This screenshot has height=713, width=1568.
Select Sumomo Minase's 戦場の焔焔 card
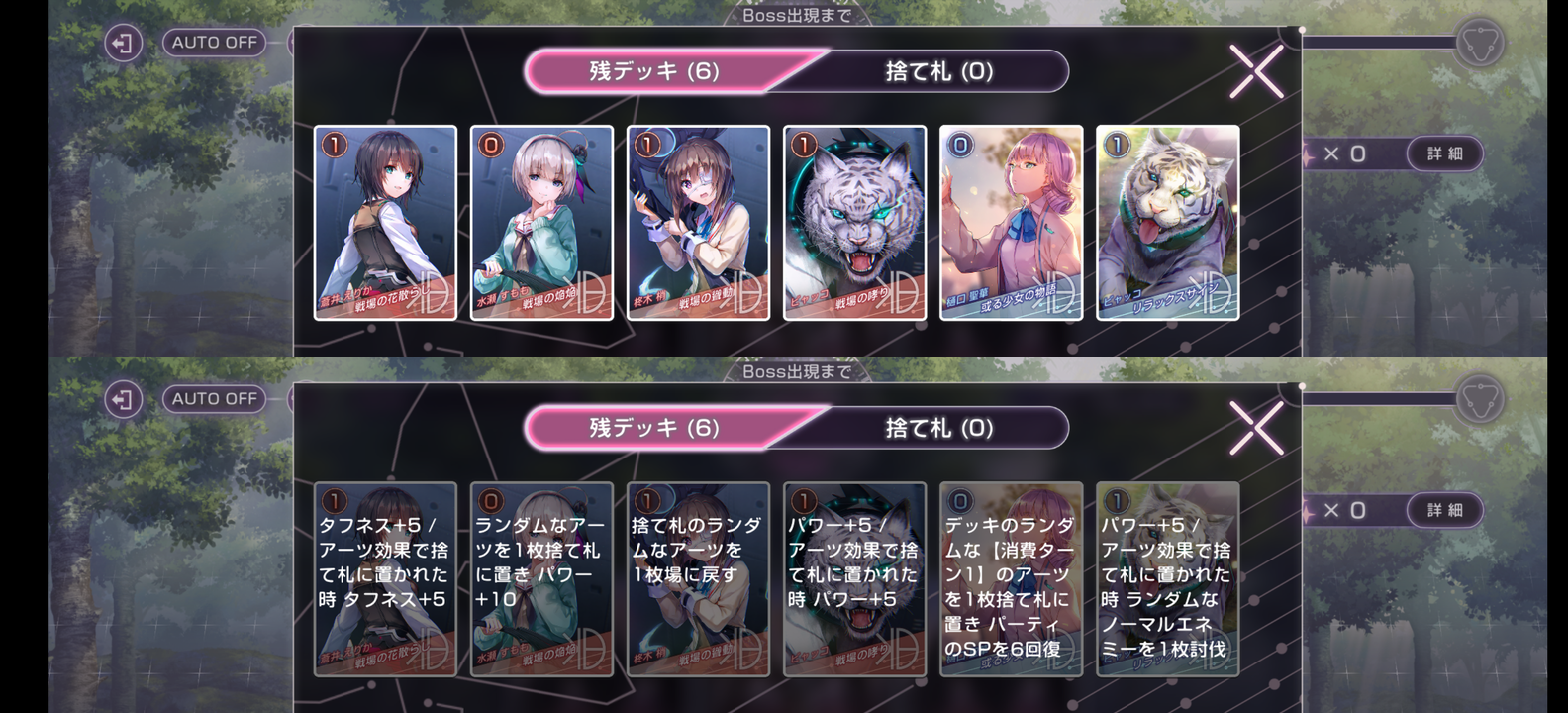(x=540, y=223)
